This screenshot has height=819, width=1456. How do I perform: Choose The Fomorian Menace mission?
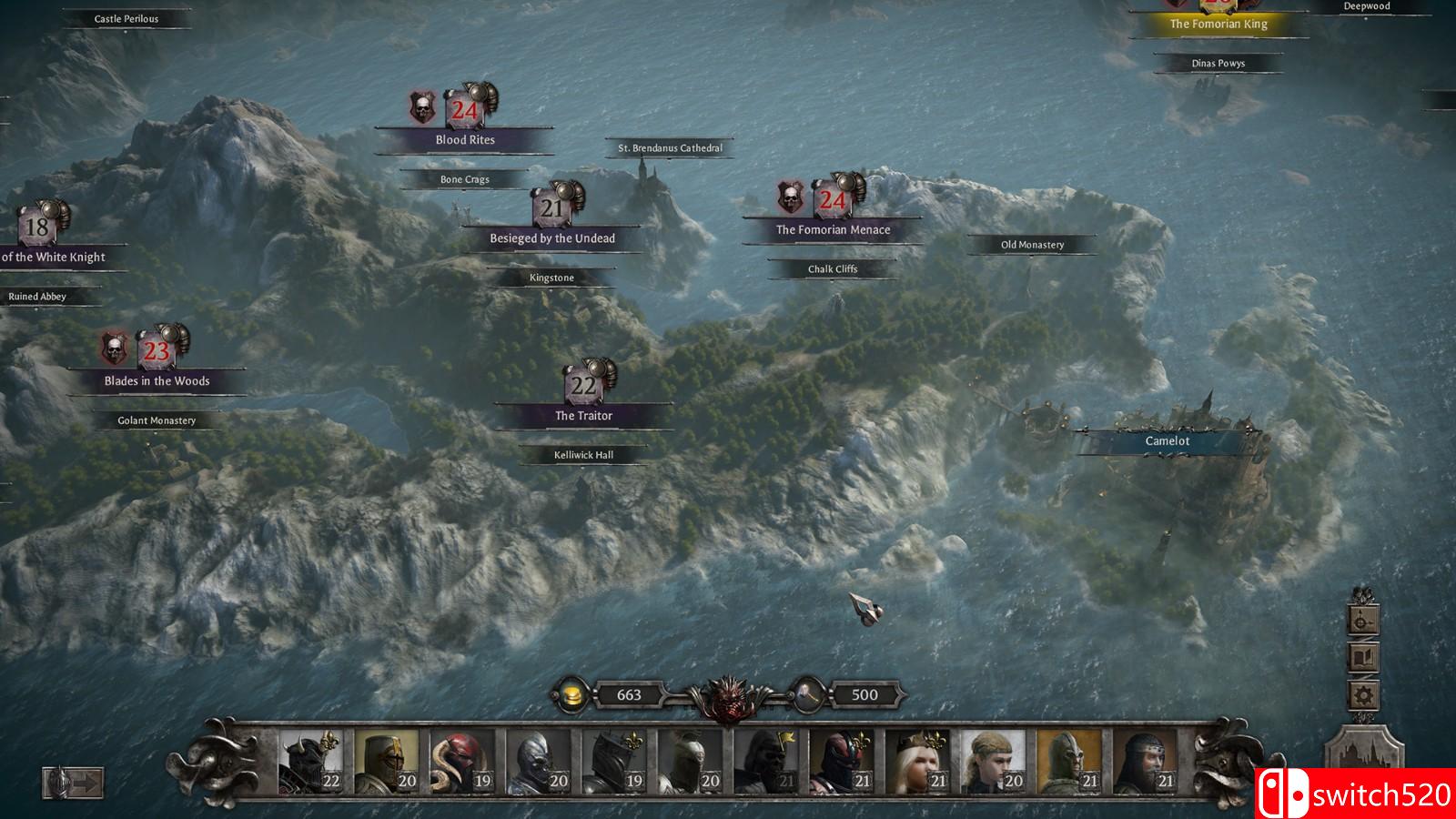(x=833, y=230)
